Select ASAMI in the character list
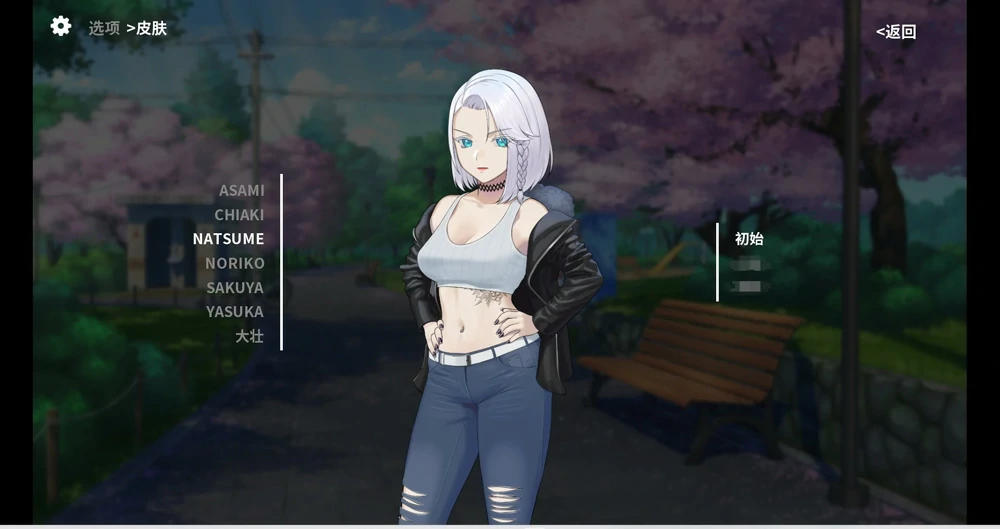Viewport: 1000px width, 529px height. pos(242,190)
